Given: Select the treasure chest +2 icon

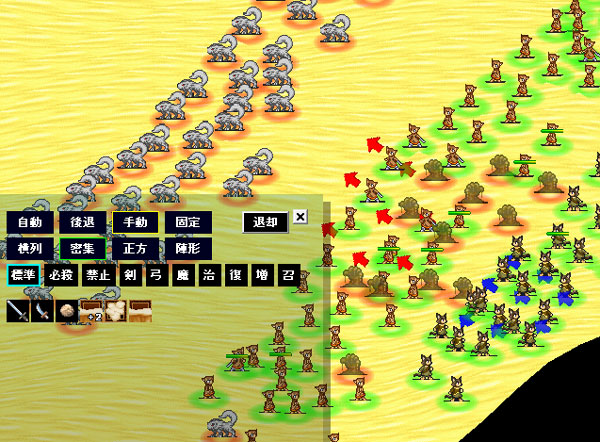Looking at the screenshot, I should 91,311.
